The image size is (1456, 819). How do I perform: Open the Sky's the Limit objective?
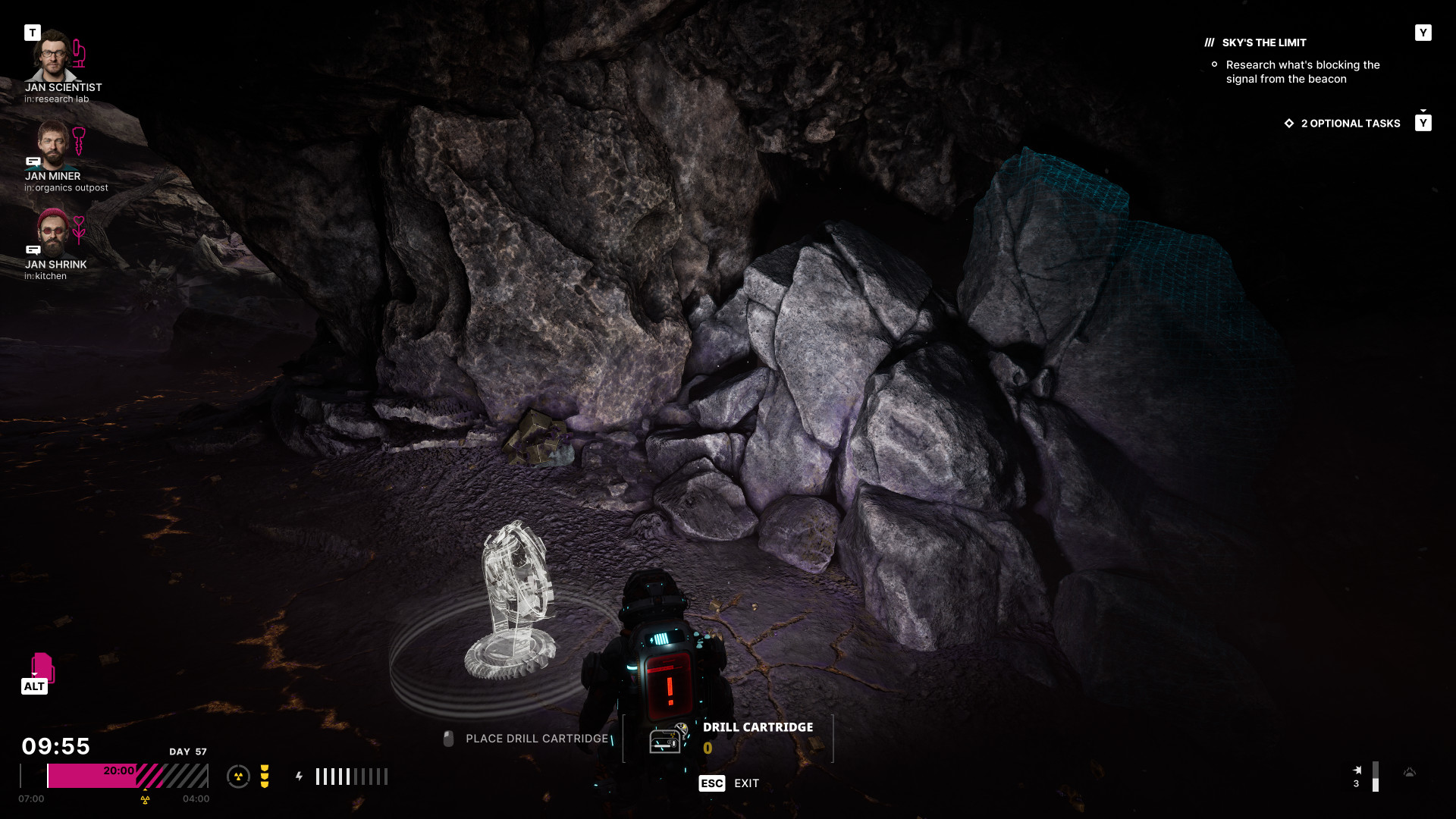(x=1263, y=43)
